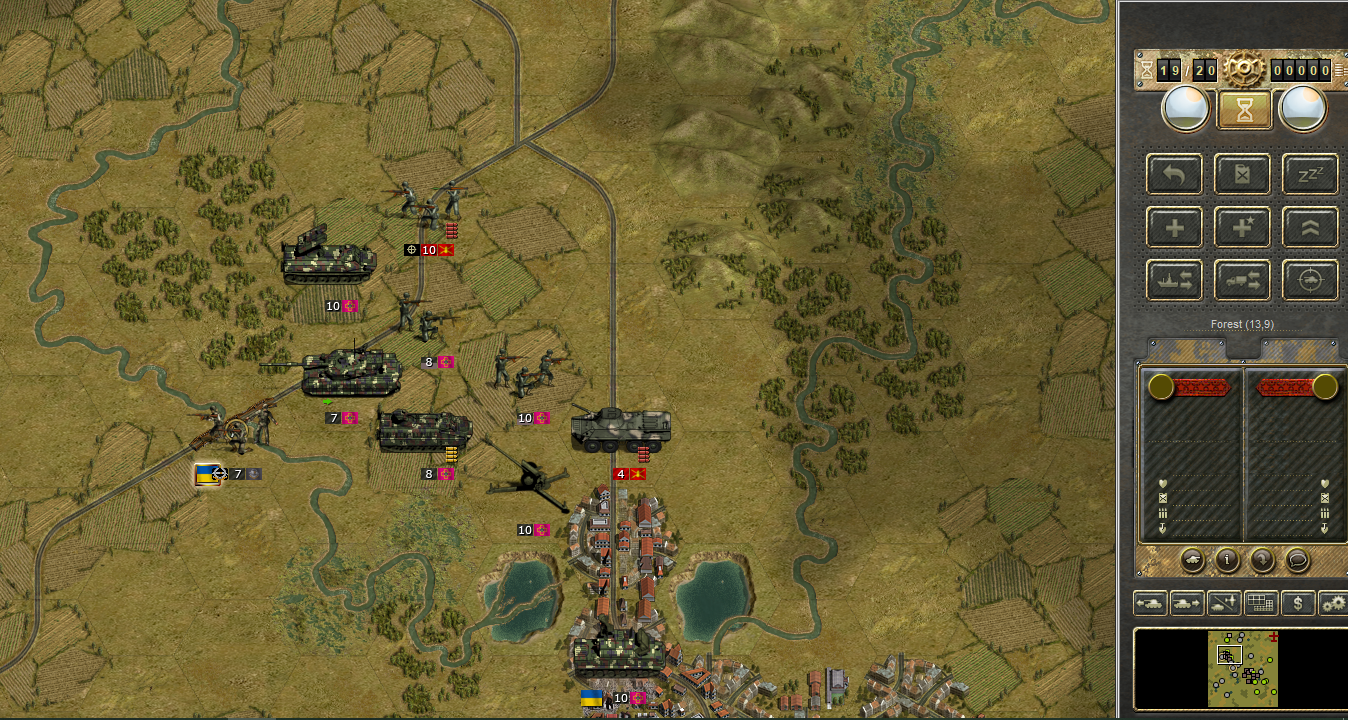This screenshot has height=720, width=1348.
Task: Add reinforcements with the plain plus button
Action: click(1175, 228)
